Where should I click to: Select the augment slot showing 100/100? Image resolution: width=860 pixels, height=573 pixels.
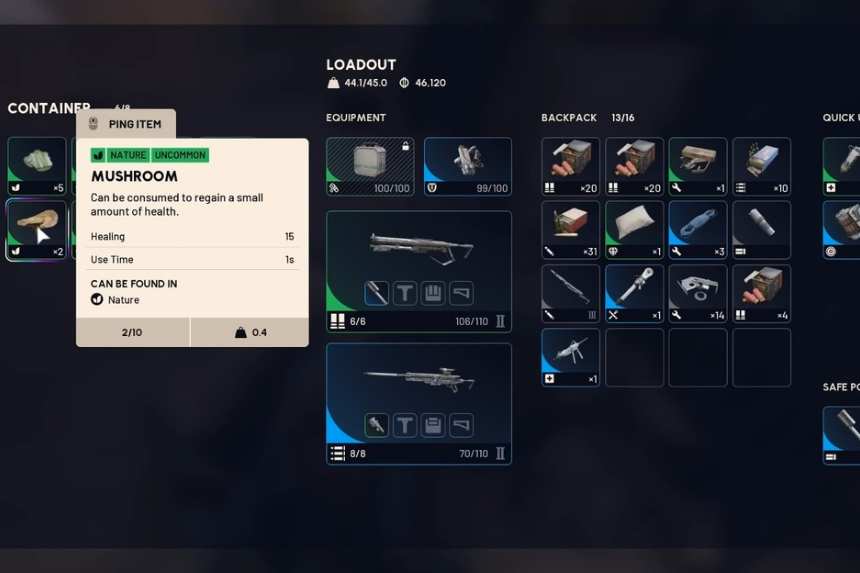pos(370,165)
